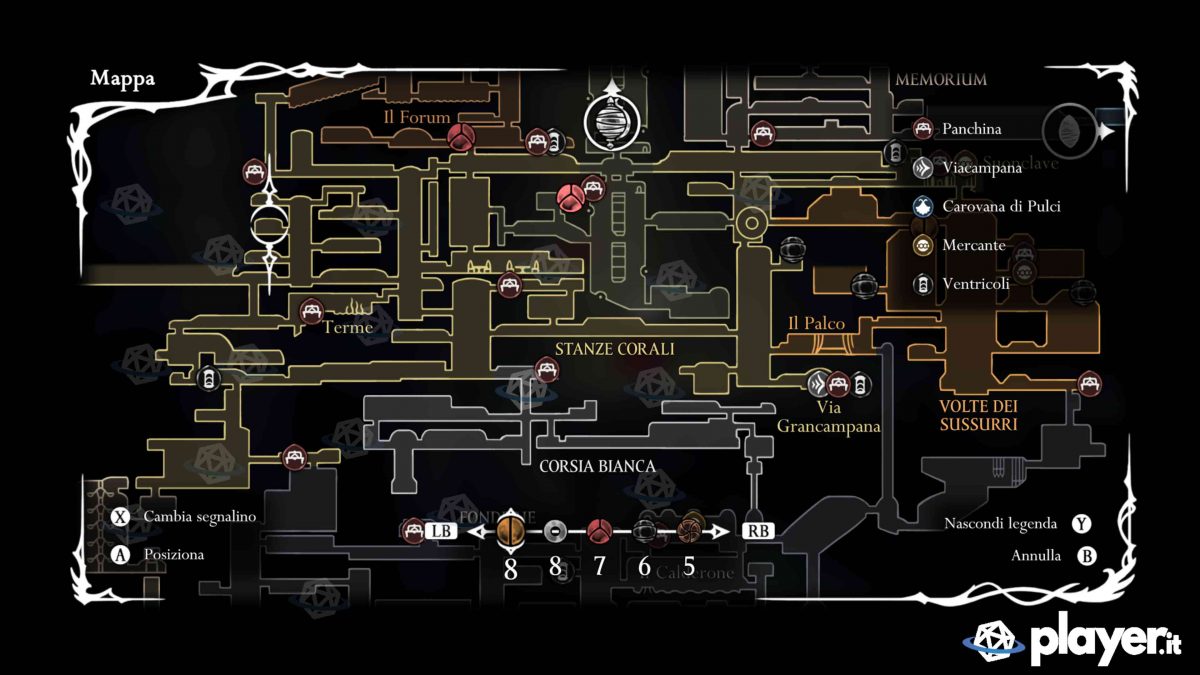Select the bench marker near Terme
The width and height of the screenshot is (1200, 675).
(x=312, y=311)
